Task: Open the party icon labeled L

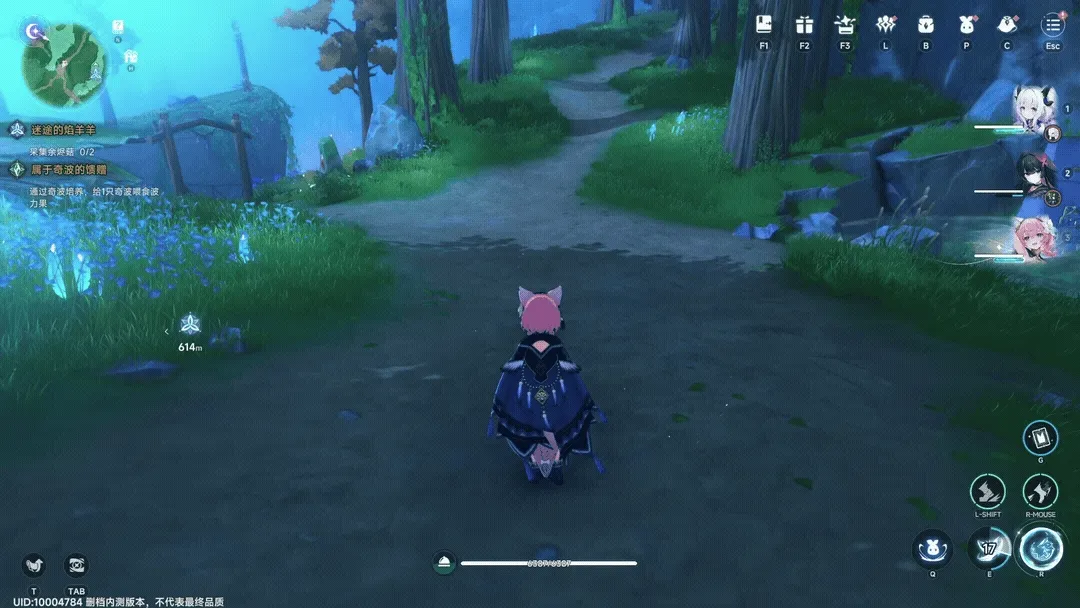Action: 885,25
